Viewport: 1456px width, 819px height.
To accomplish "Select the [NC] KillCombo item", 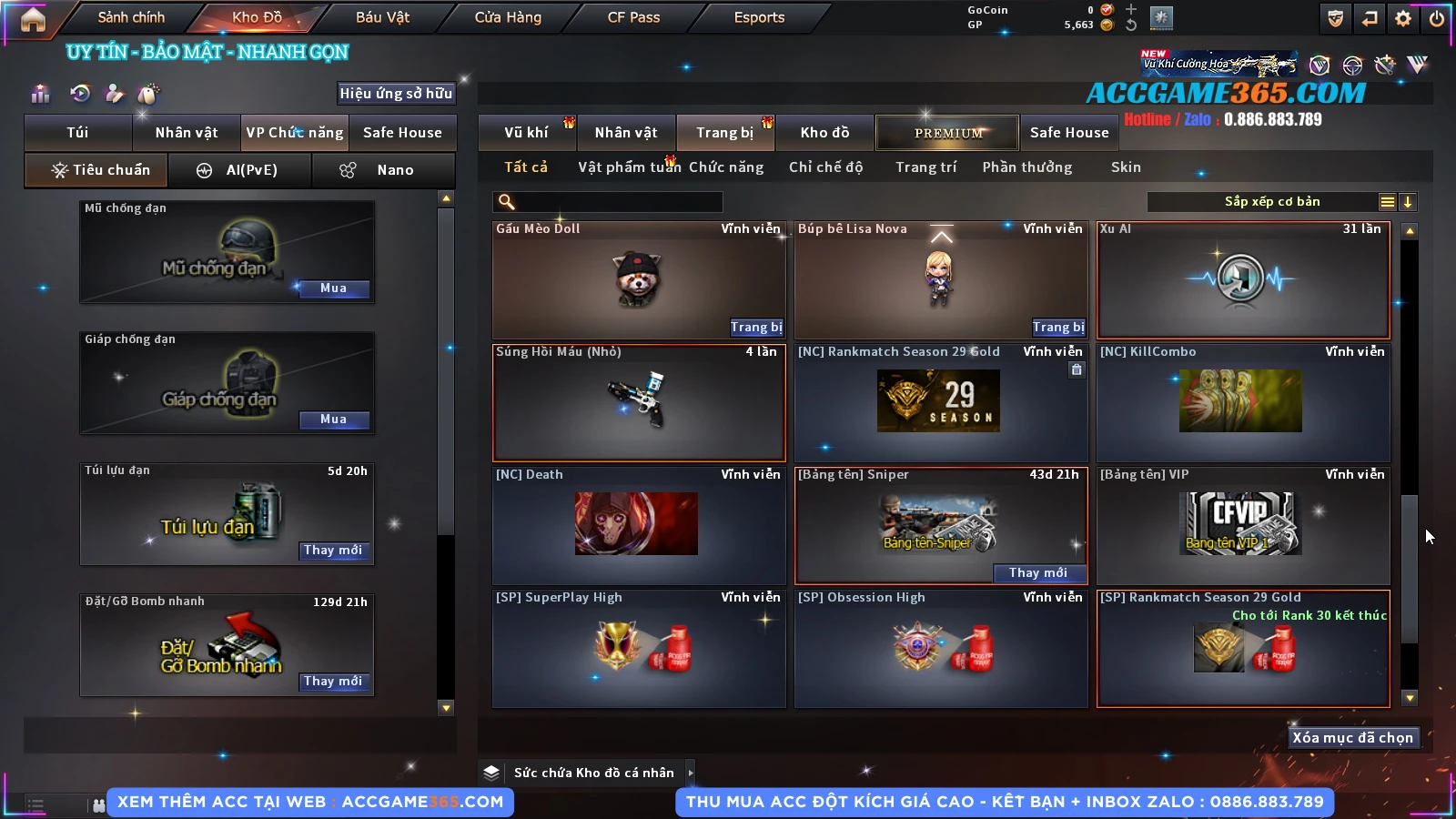I will coord(1242,402).
